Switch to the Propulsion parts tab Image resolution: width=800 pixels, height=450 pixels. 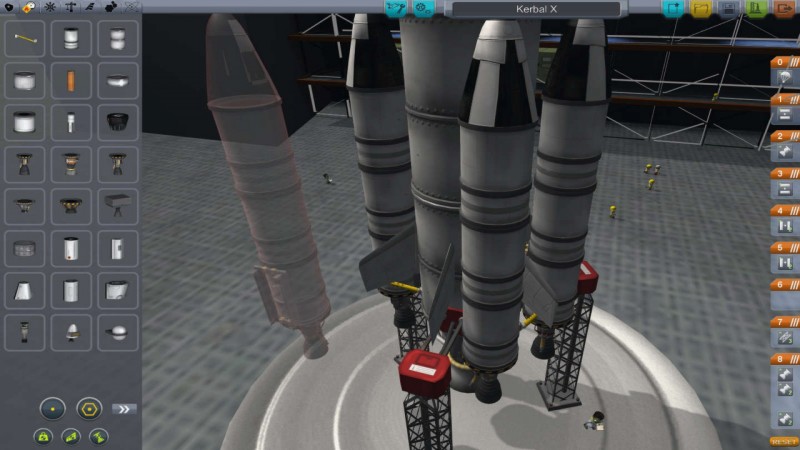pyautogui.click(x=29, y=7)
